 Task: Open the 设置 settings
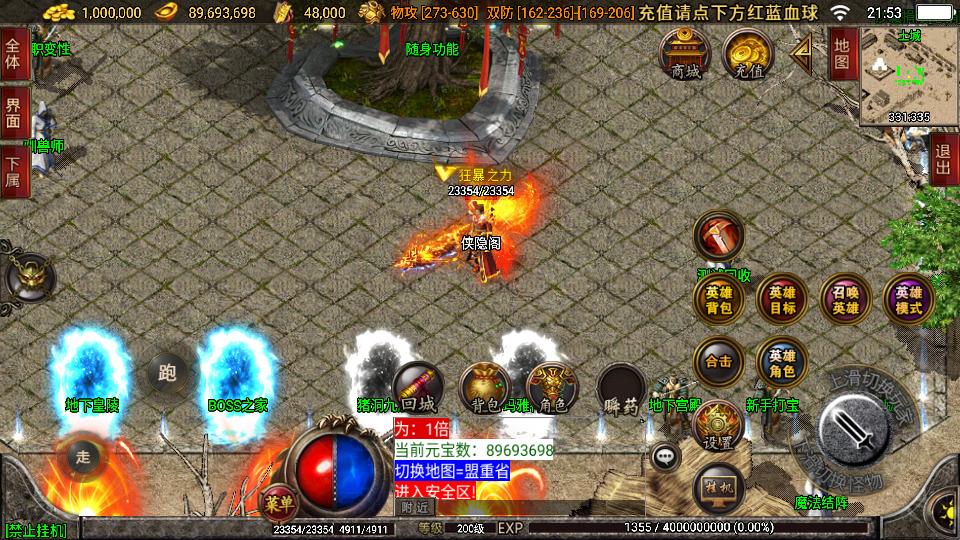pos(717,423)
